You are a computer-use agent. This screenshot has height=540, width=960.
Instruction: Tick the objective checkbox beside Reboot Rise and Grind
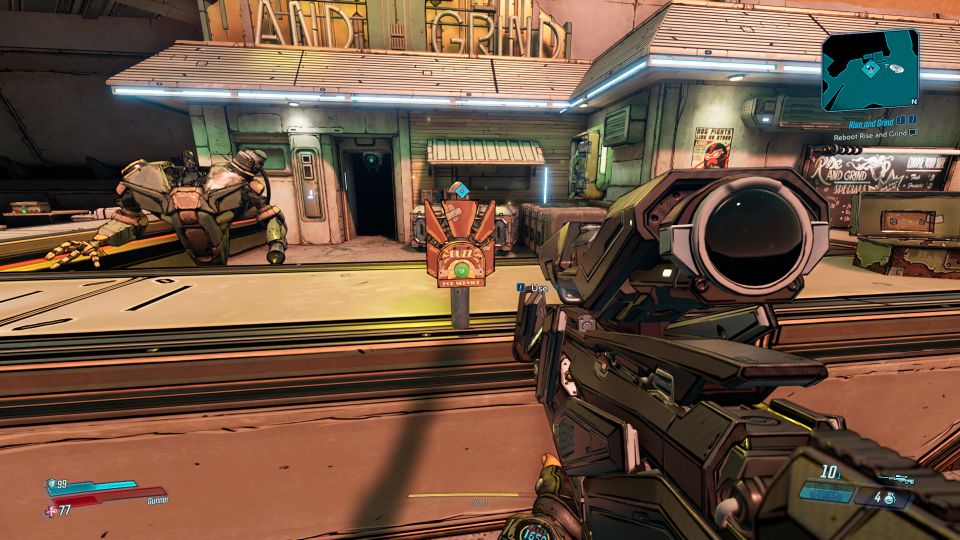[x=912, y=135]
